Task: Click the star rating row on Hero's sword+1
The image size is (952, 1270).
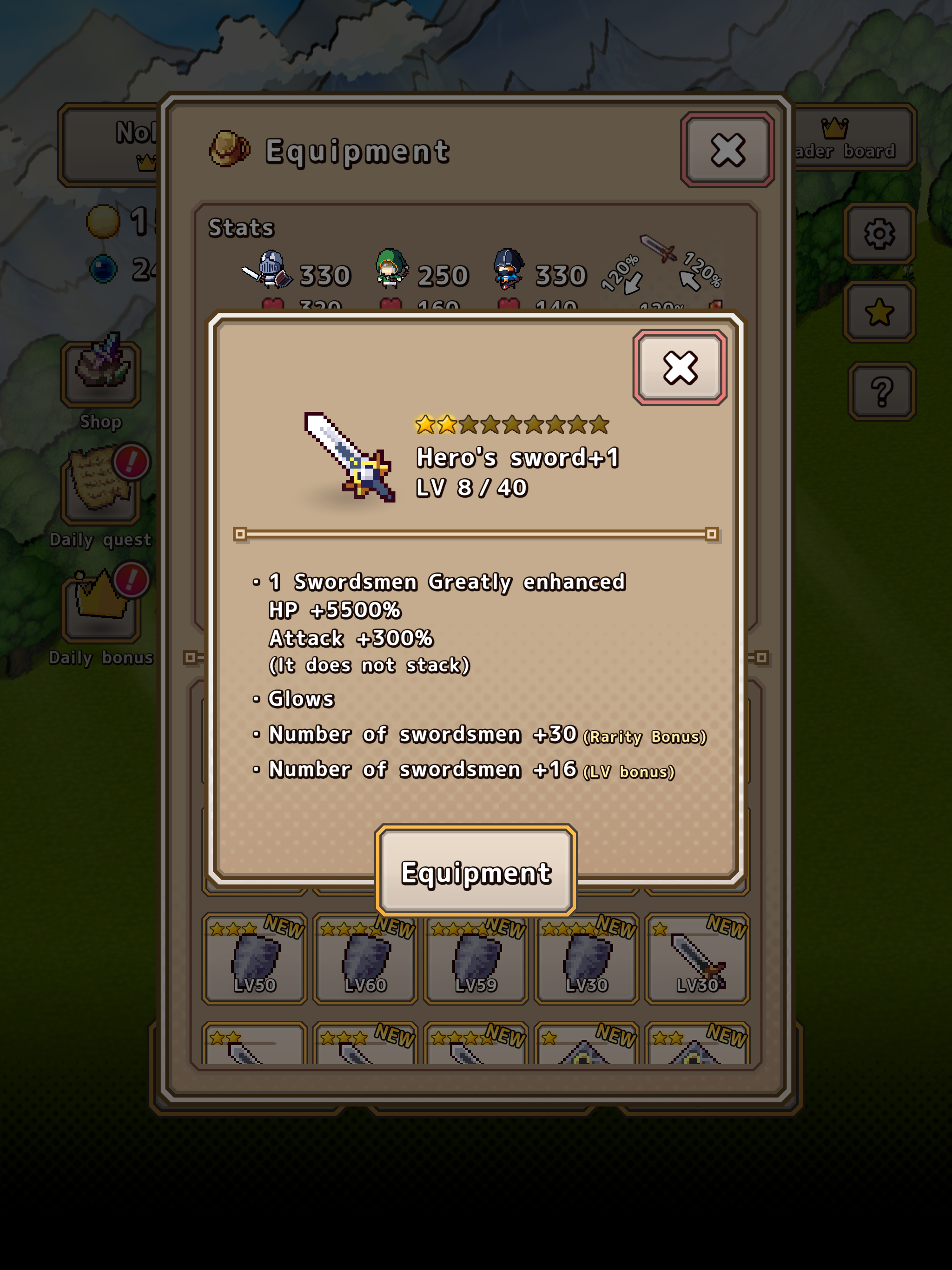Action: (511, 426)
